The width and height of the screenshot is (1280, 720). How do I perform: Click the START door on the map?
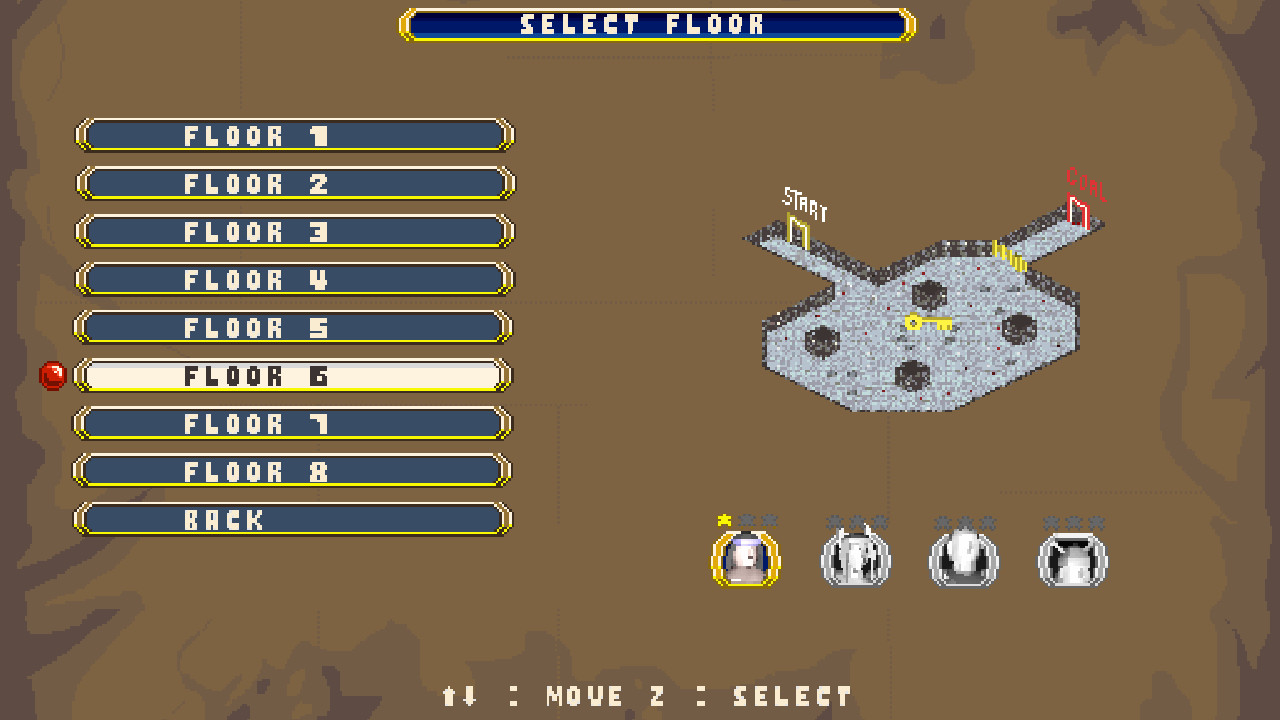coord(798,228)
